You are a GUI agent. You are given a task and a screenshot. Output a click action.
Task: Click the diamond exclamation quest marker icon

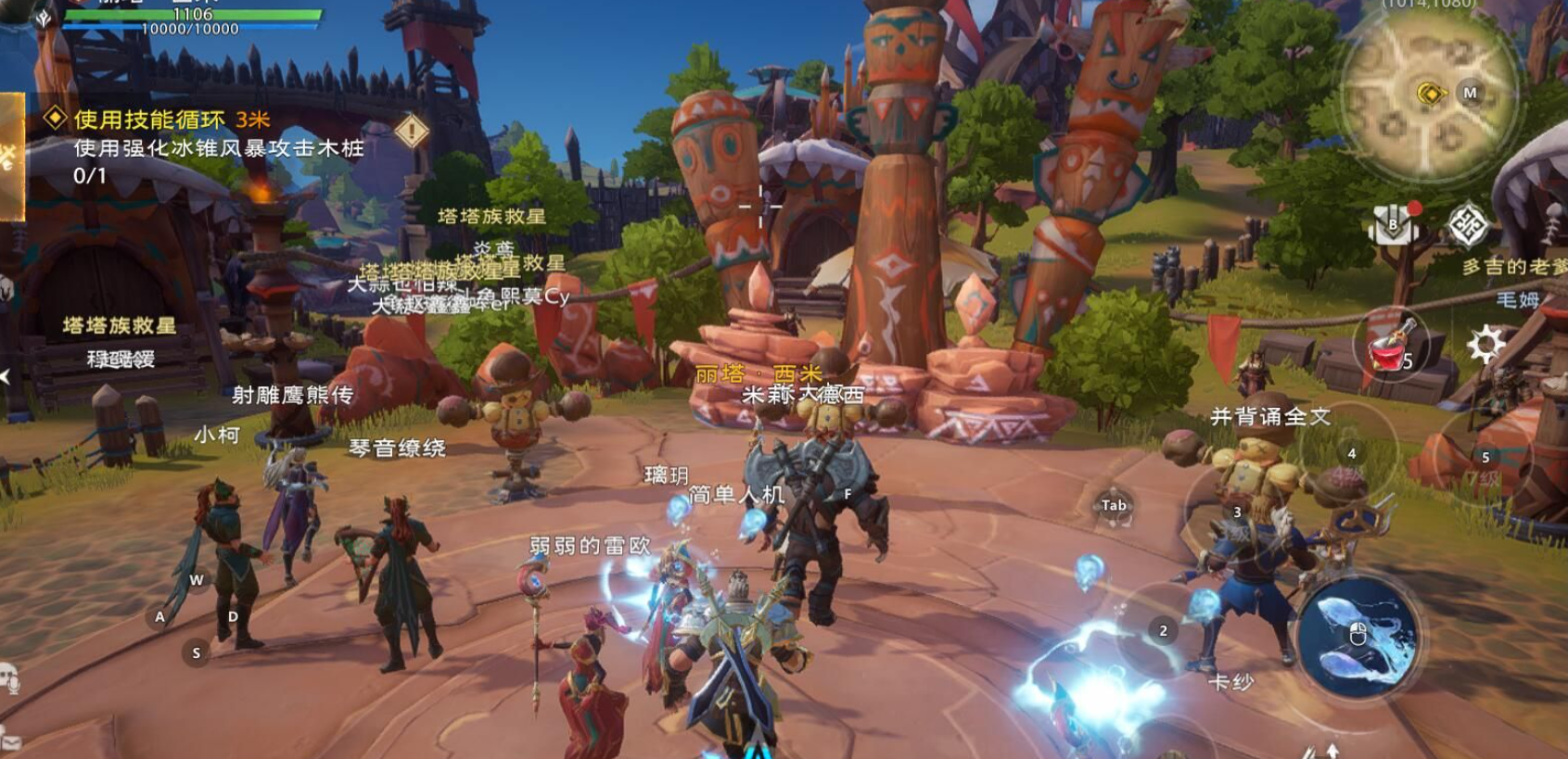[411, 132]
